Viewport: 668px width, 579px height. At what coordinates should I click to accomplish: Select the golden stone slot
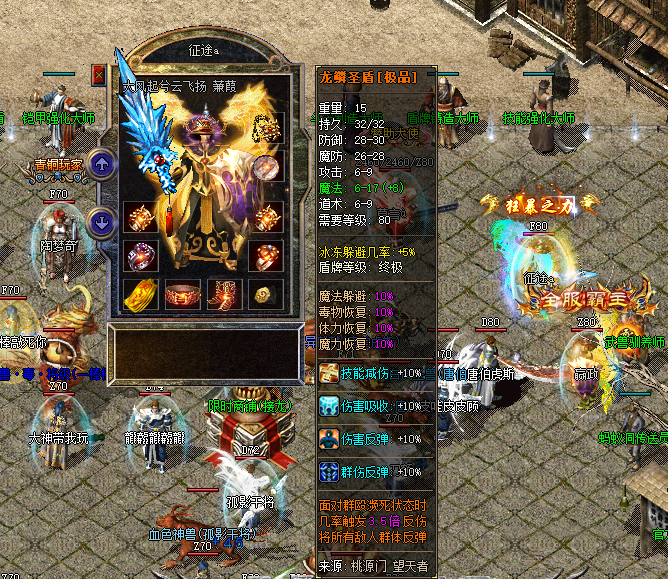pyautogui.click(x=265, y=295)
